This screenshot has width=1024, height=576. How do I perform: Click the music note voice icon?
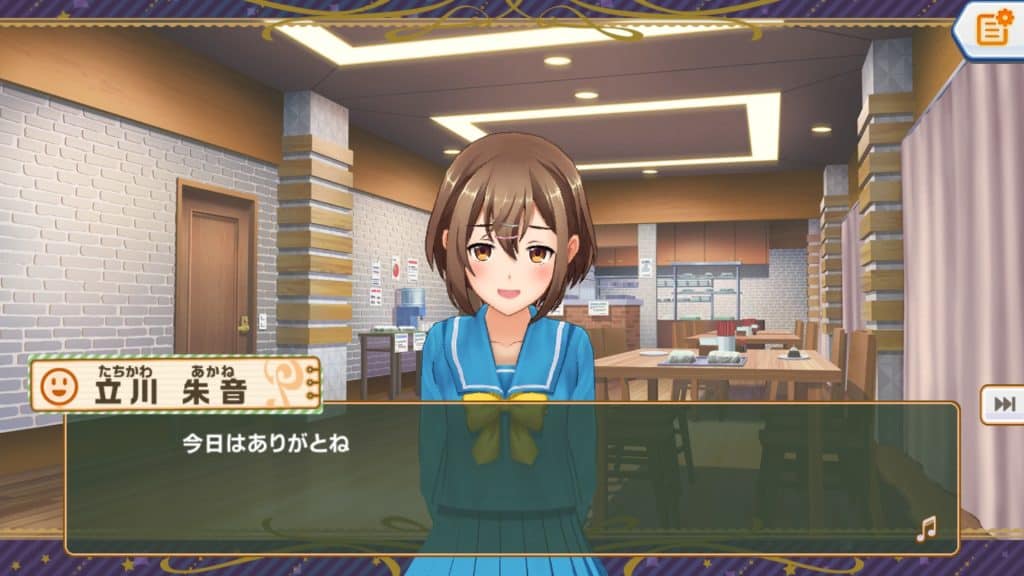click(927, 529)
